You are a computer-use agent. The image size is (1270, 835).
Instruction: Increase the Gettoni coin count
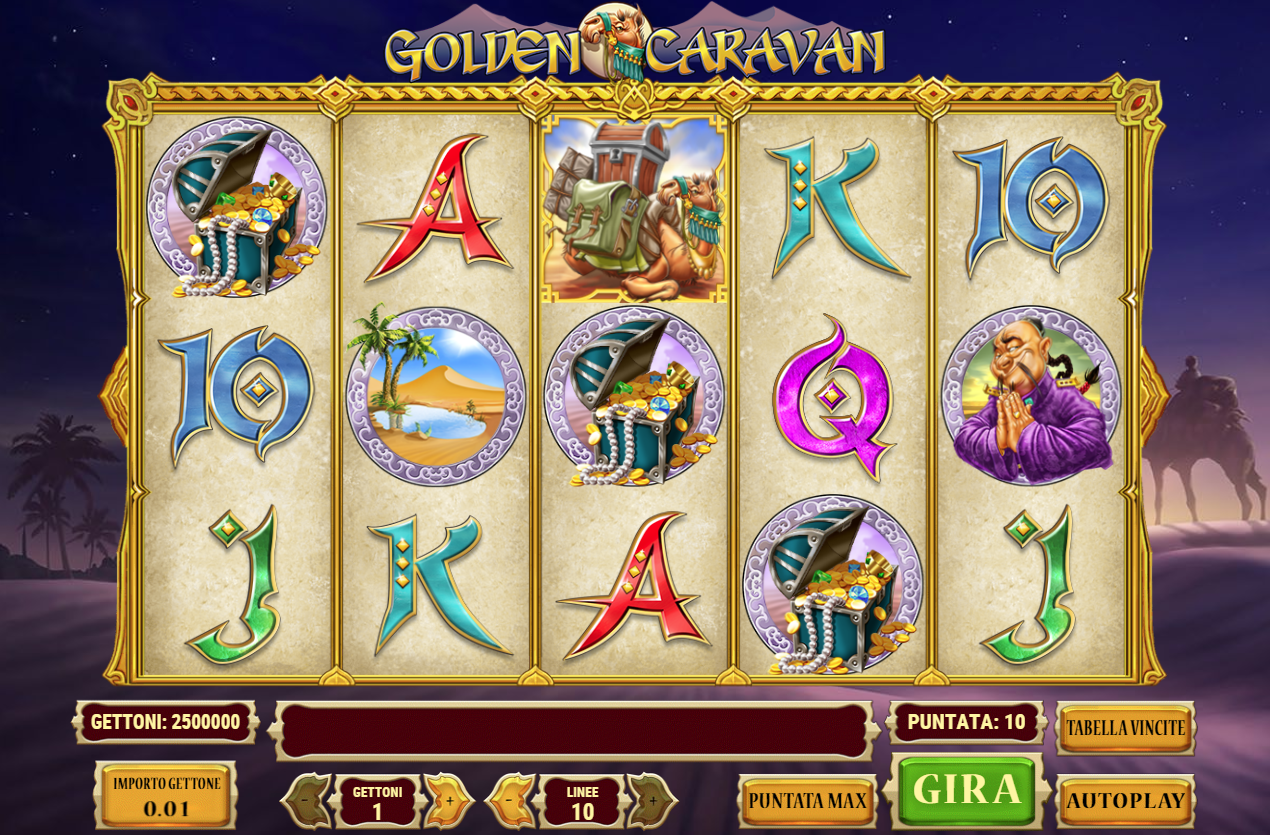click(x=449, y=800)
